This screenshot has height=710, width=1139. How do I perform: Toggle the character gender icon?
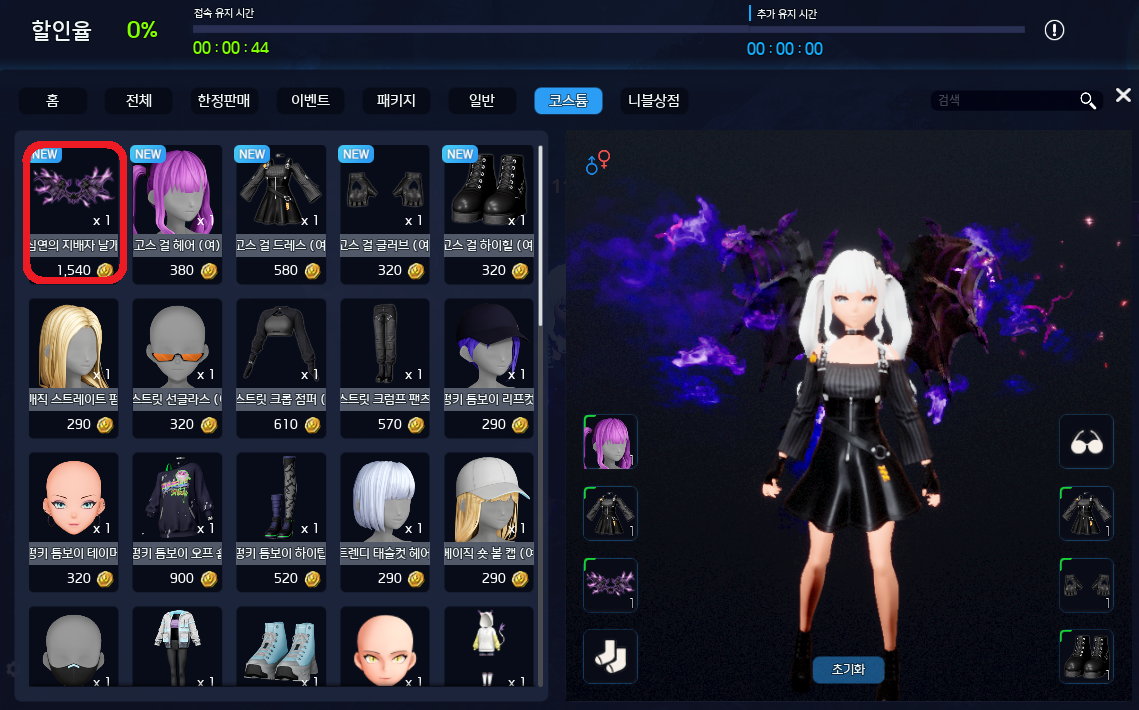[x=598, y=162]
